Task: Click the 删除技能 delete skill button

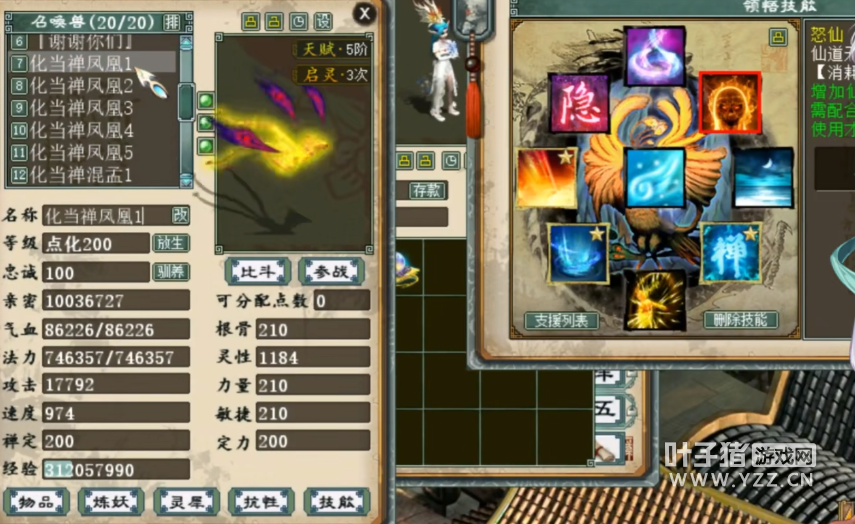Action: [741, 321]
